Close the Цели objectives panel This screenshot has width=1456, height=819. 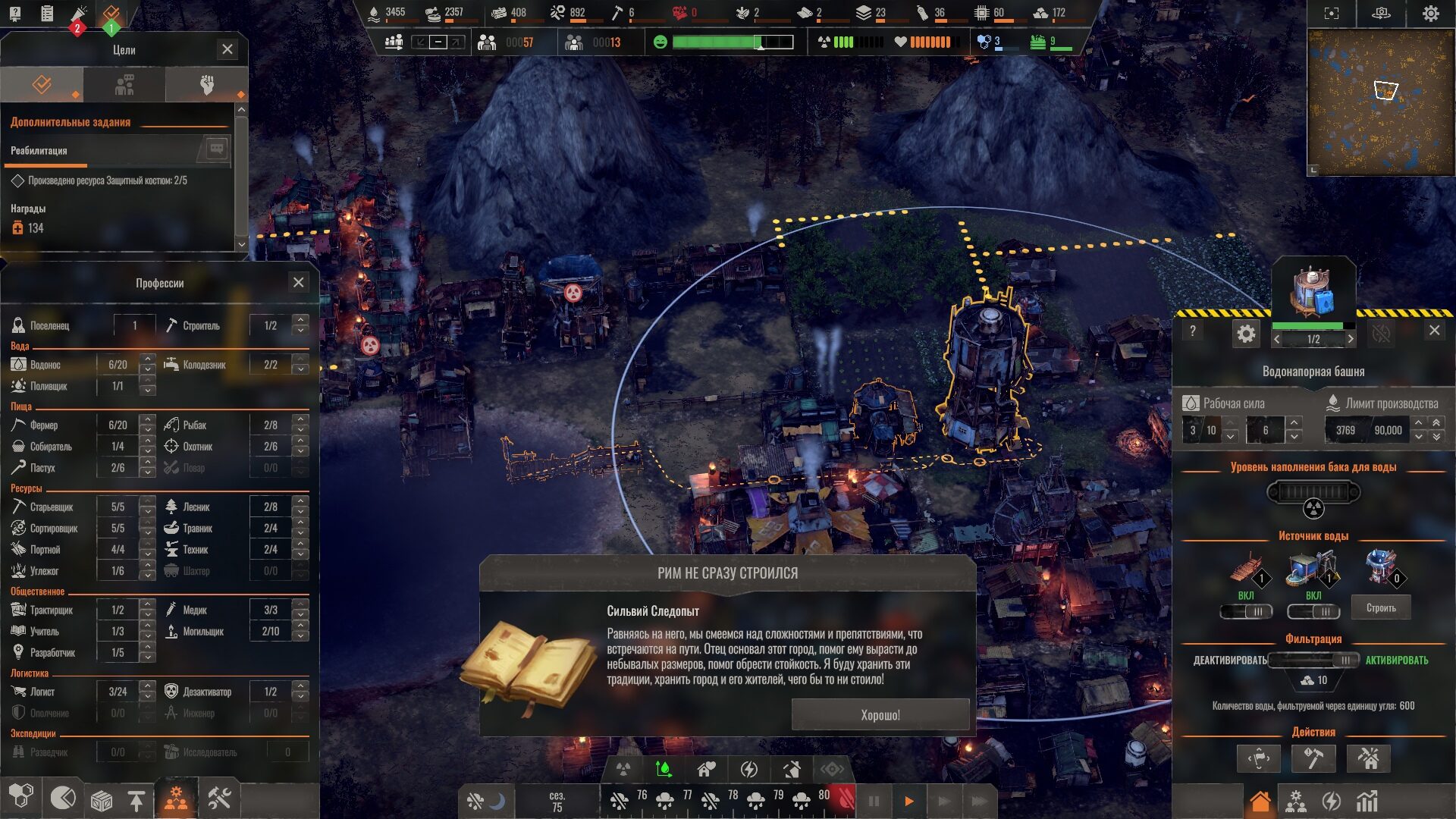pyautogui.click(x=227, y=49)
